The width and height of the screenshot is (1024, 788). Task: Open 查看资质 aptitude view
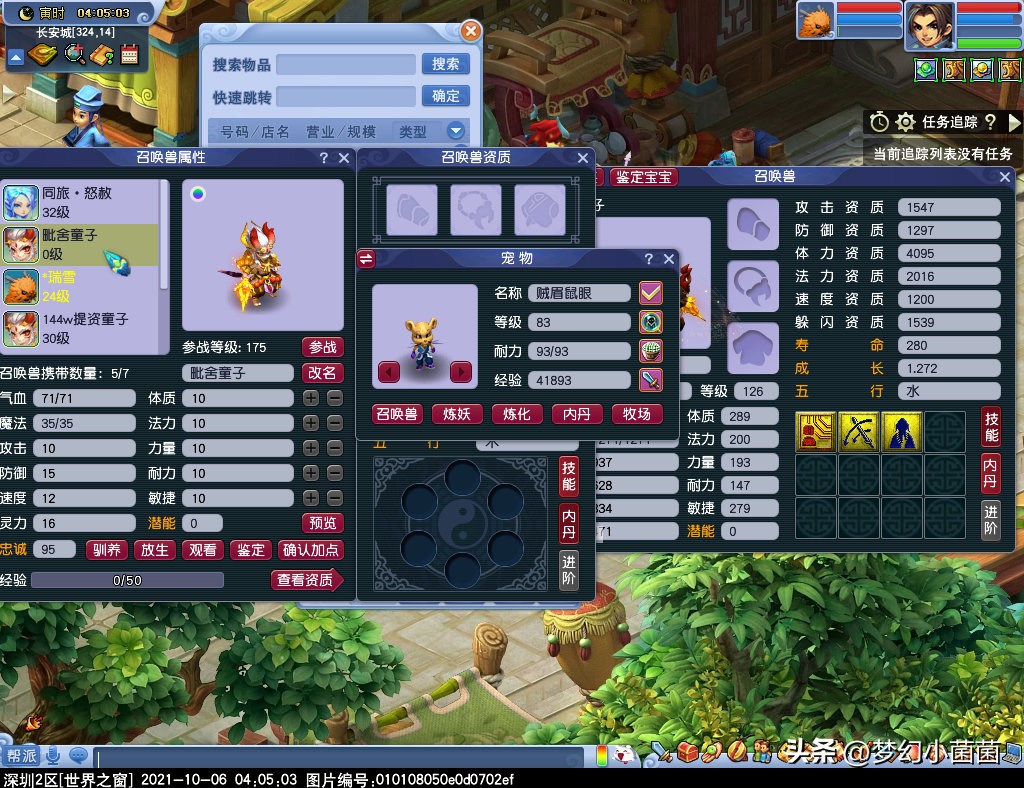(x=306, y=580)
